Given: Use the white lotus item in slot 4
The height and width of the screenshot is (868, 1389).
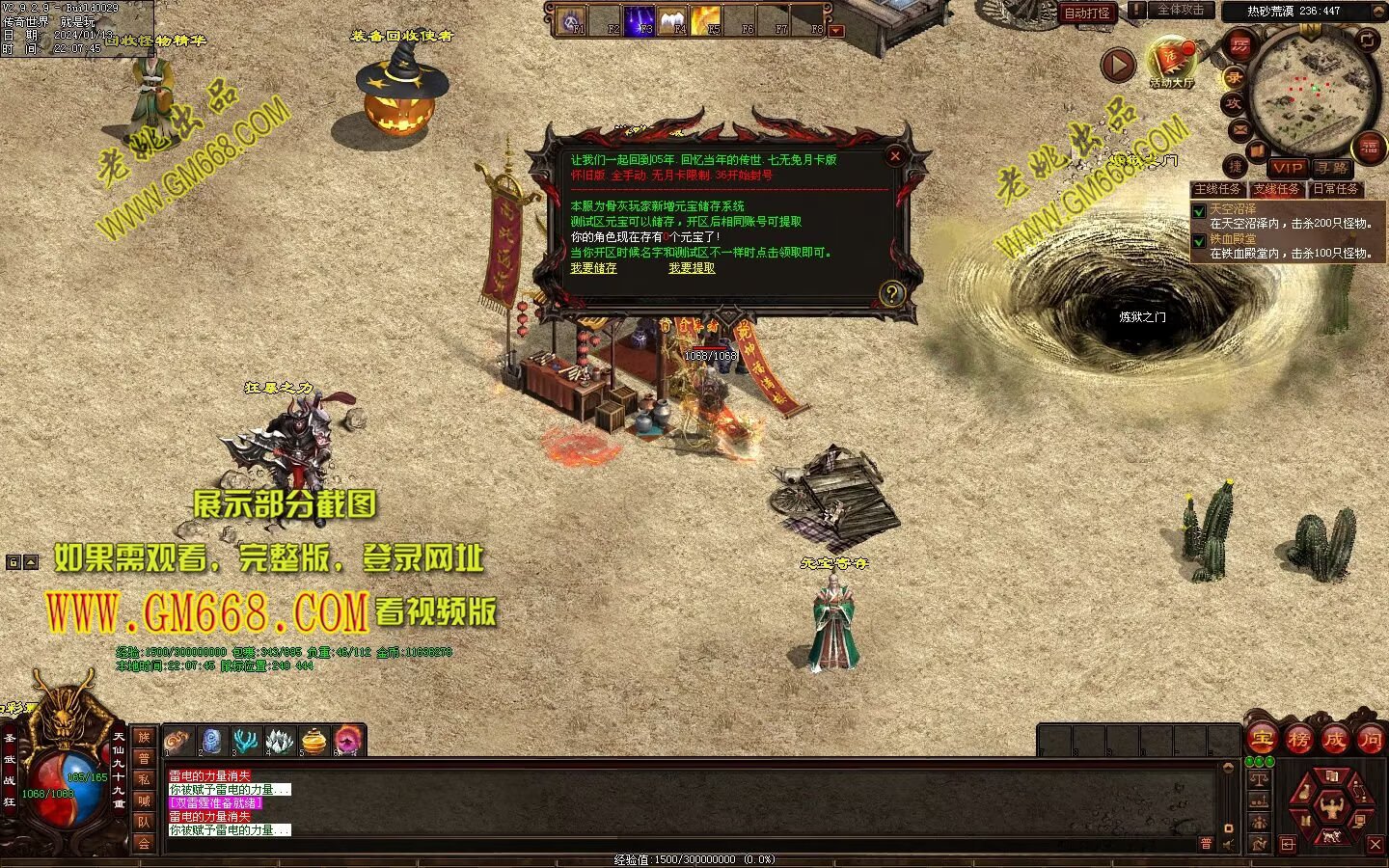Looking at the screenshot, I should (279, 741).
